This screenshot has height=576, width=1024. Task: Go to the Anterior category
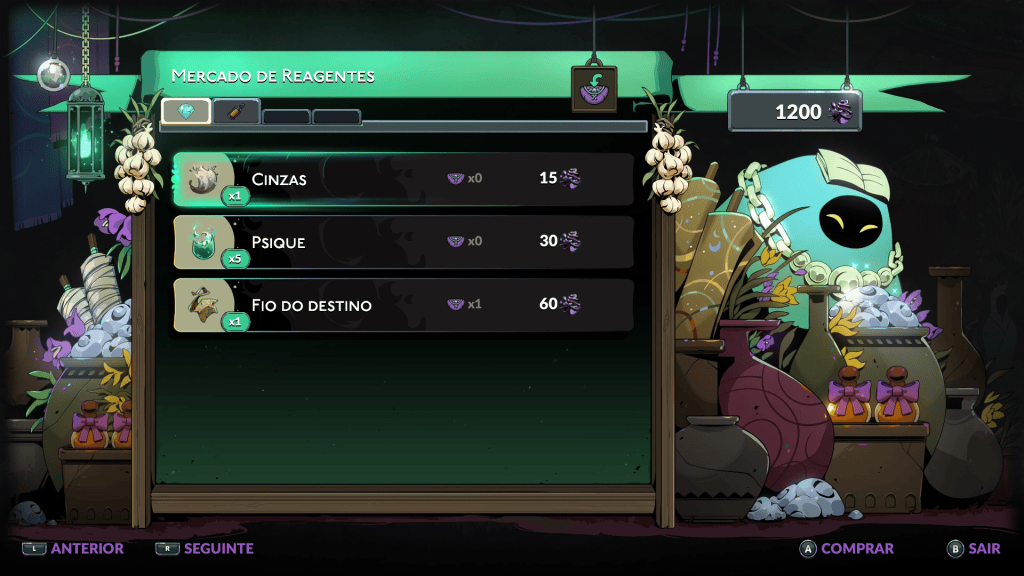click(x=74, y=548)
